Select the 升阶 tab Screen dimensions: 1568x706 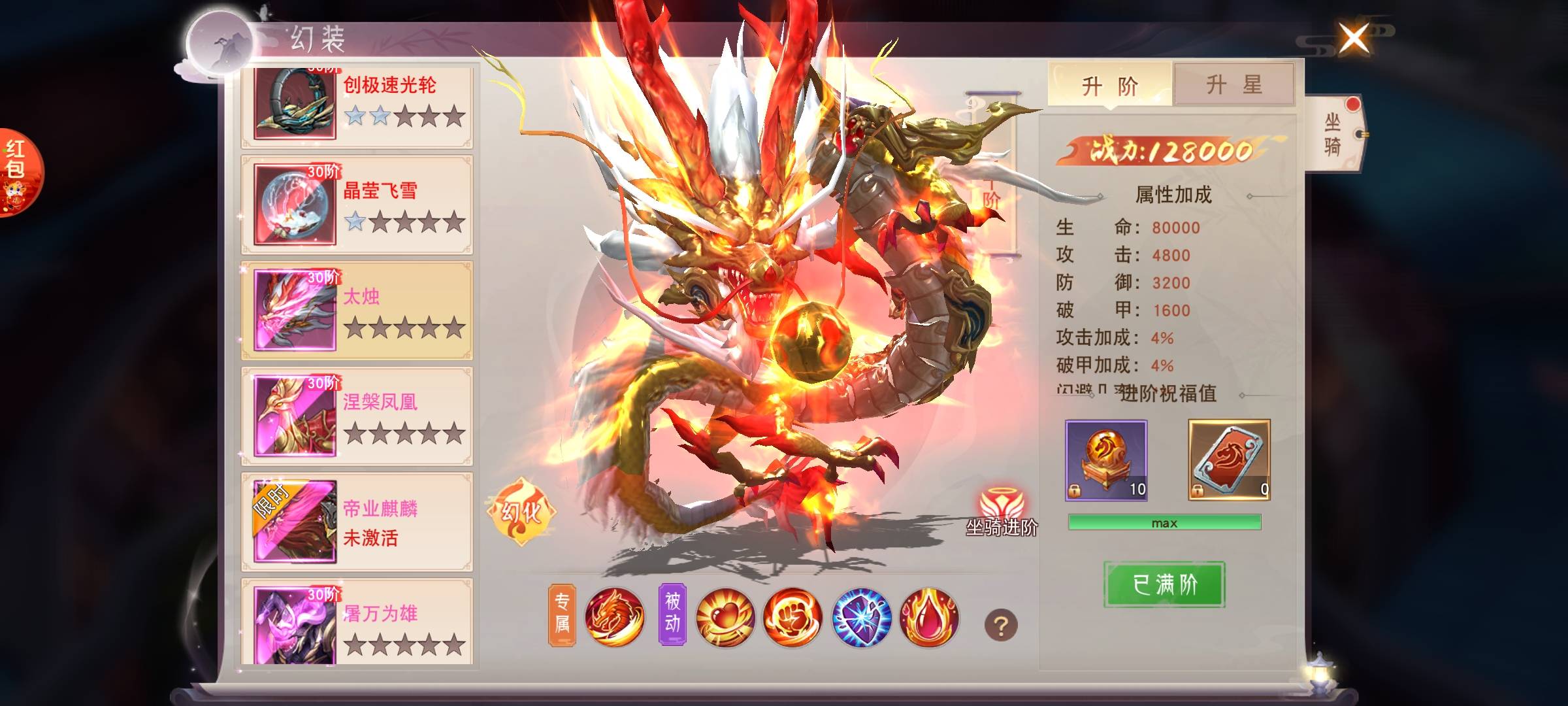tap(1110, 85)
